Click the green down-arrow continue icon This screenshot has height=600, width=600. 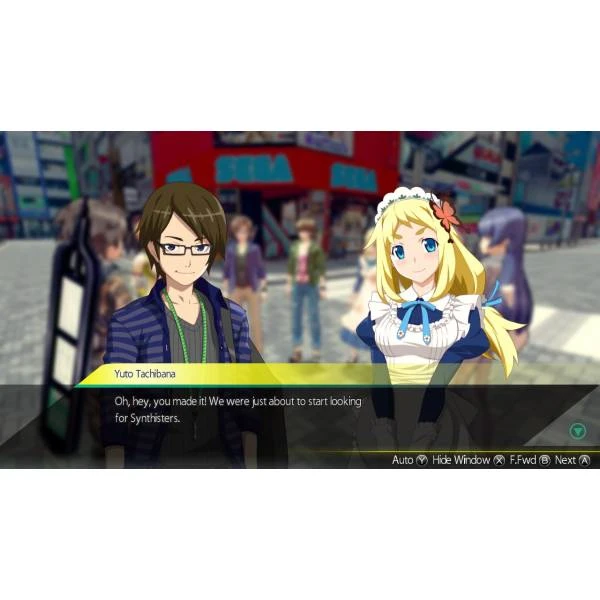(x=577, y=432)
